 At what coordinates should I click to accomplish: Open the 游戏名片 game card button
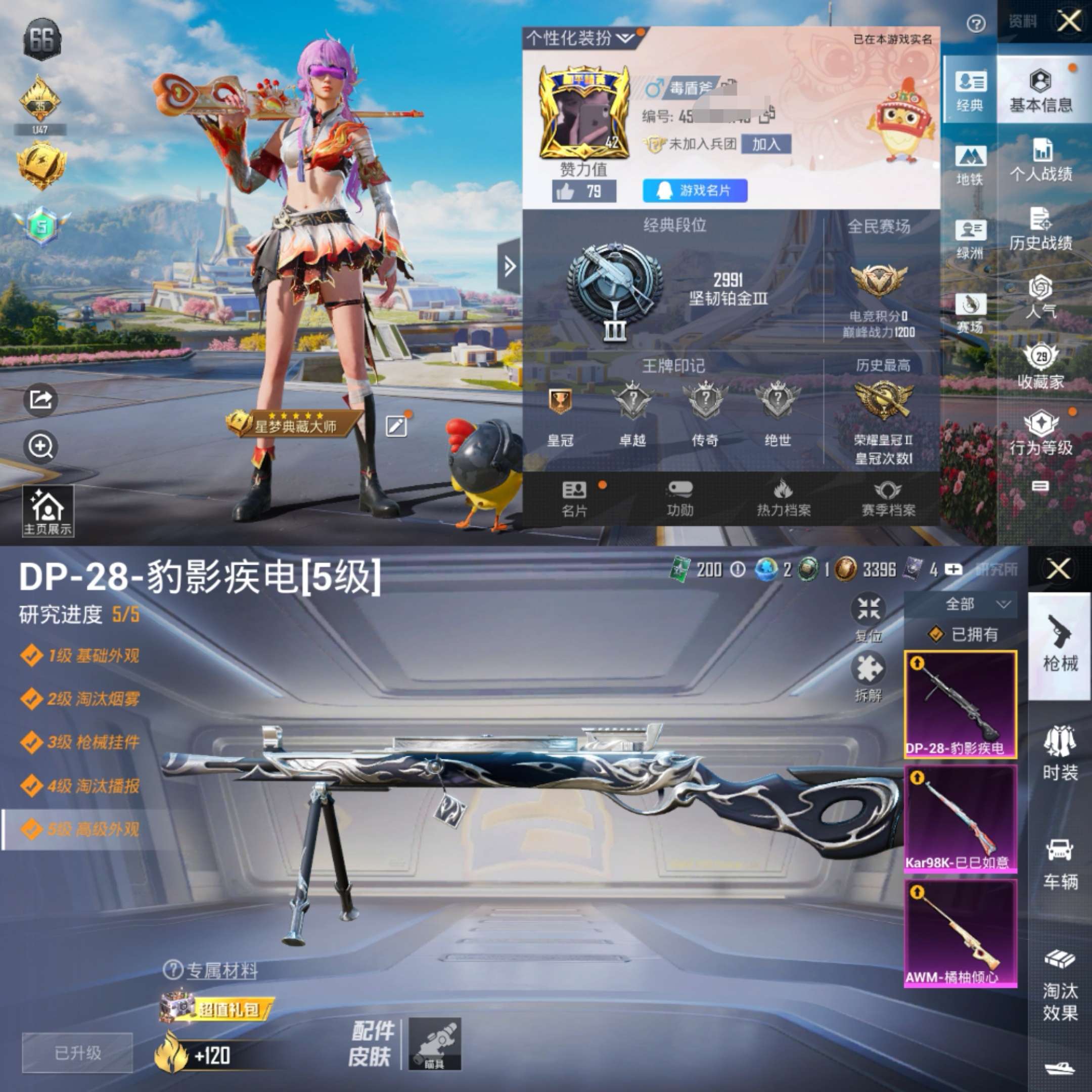(x=695, y=192)
